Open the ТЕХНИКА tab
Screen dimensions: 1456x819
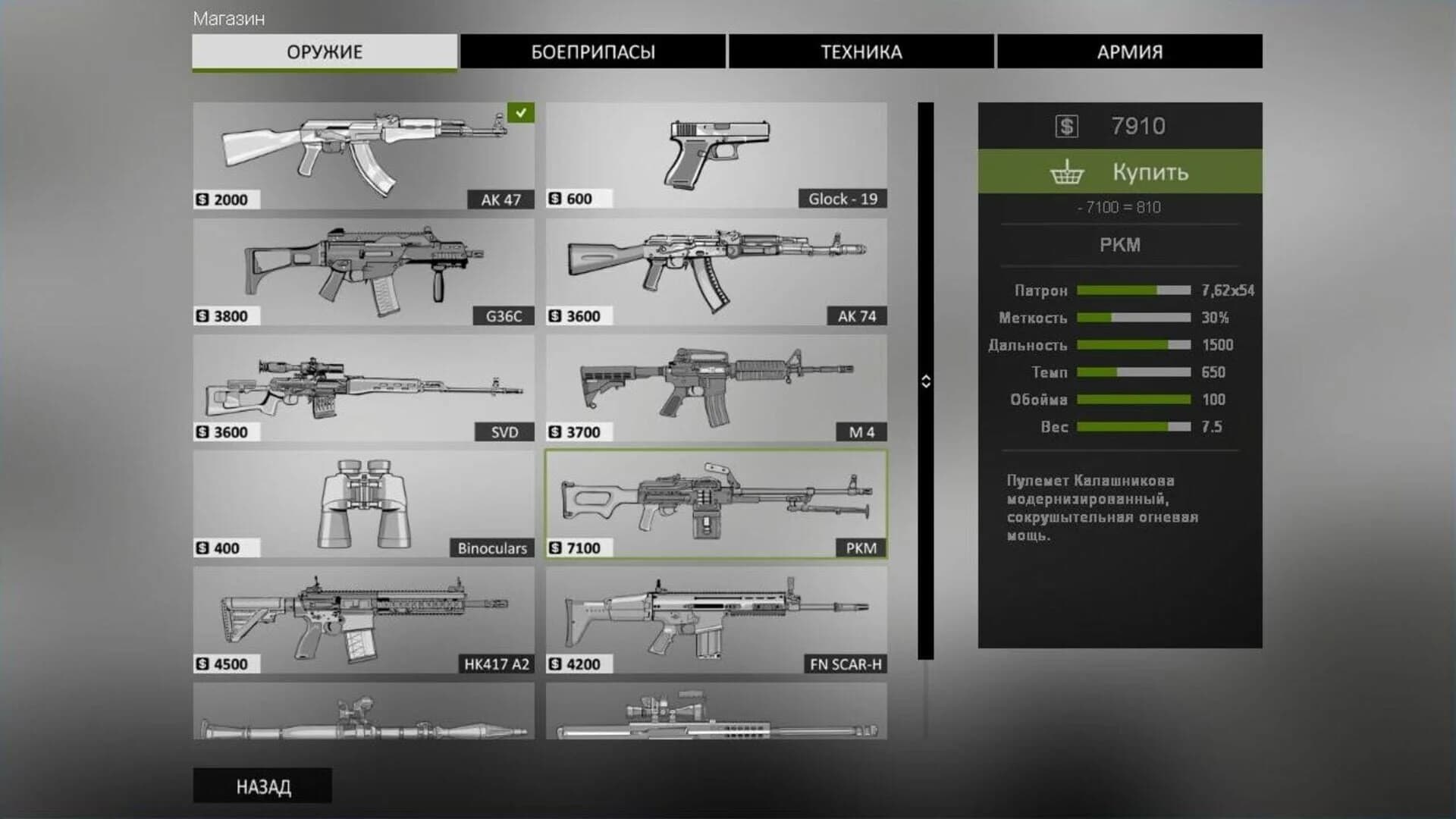tap(861, 52)
